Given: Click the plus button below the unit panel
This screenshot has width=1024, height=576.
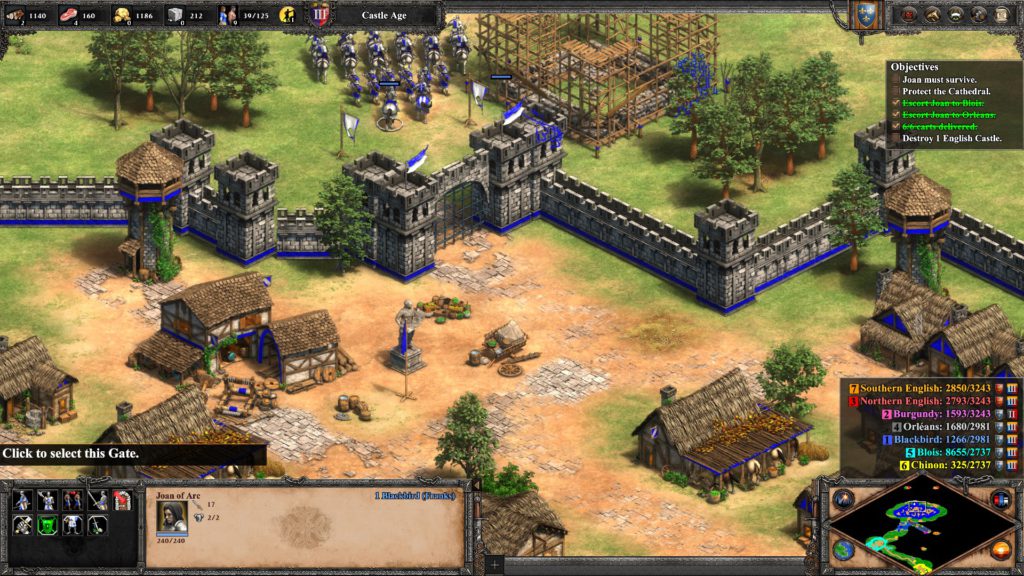Looking at the screenshot, I should (495, 566).
